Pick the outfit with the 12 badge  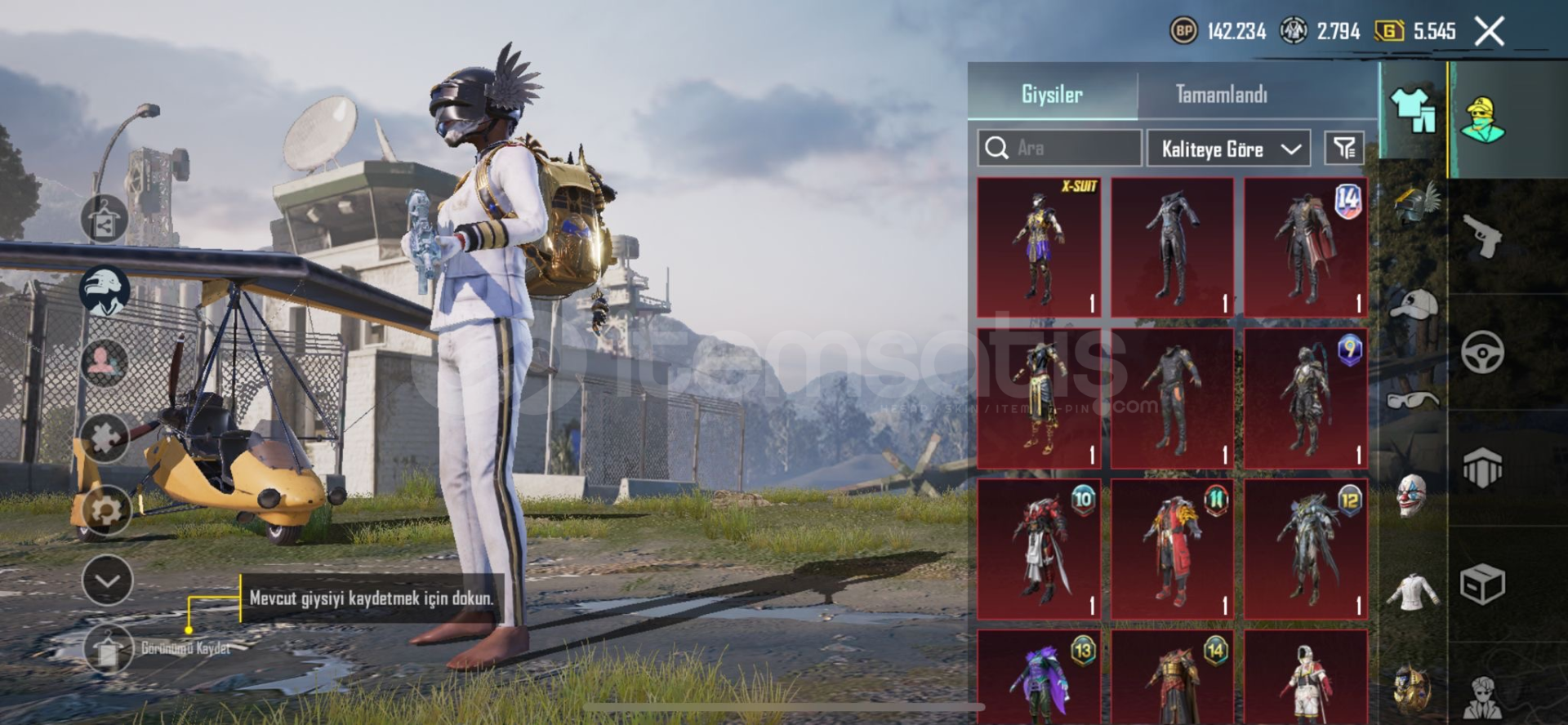(1304, 549)
